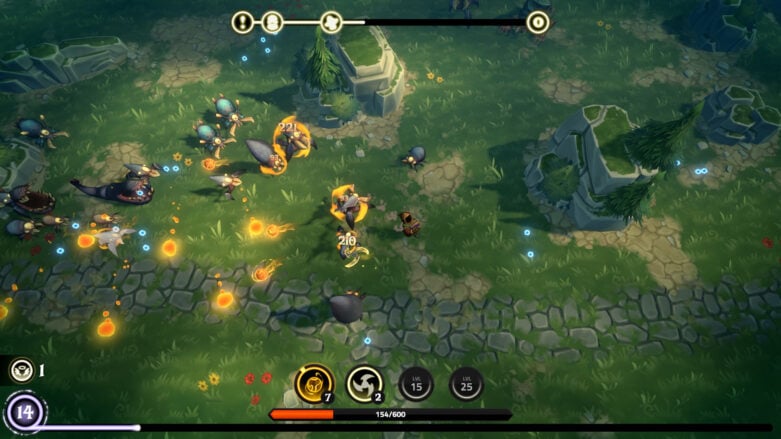Screen dimensions: 781x439
Task: Click the locked level 25 ability slot
Action: point(466,383)
